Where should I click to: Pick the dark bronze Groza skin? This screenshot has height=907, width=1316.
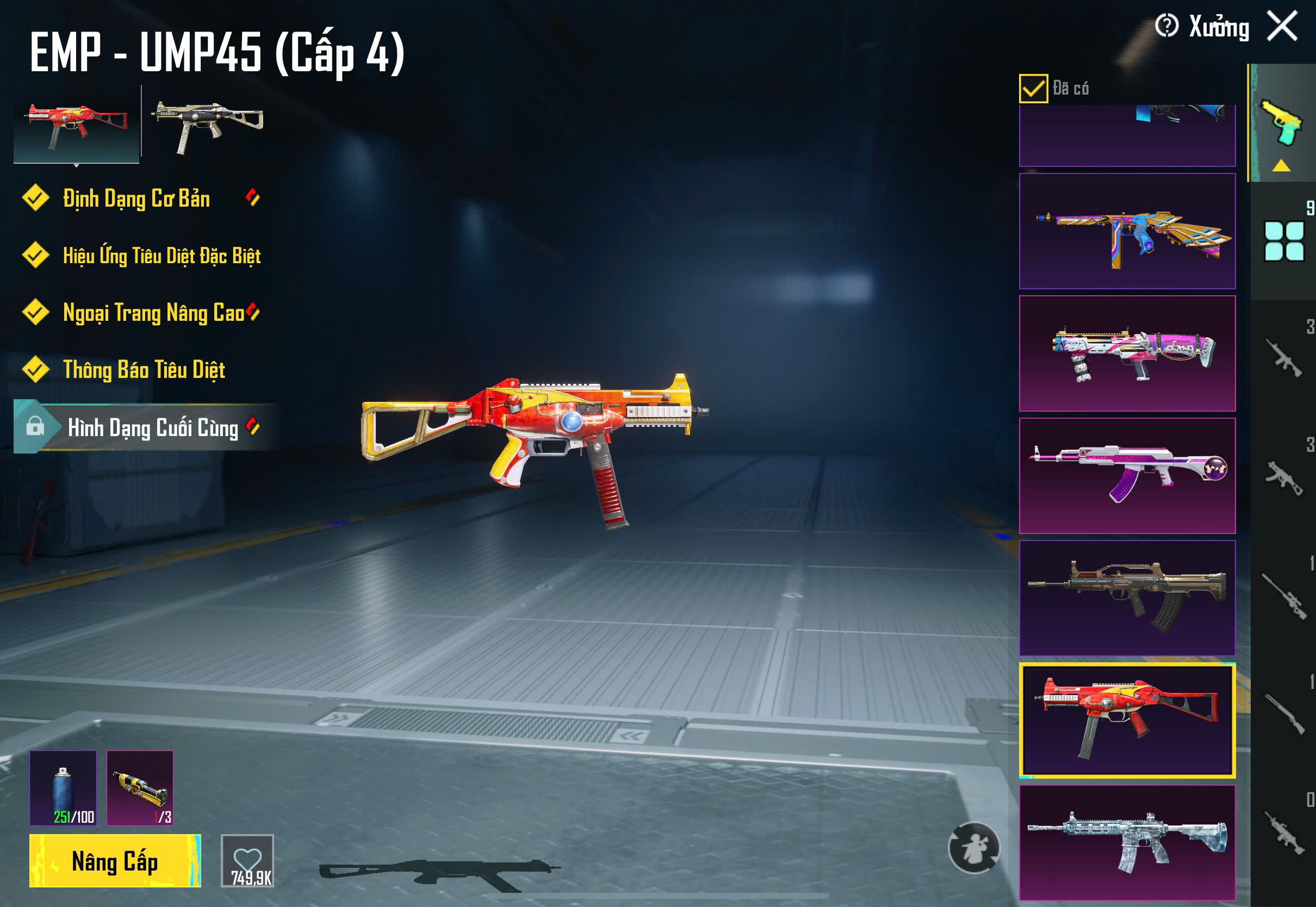[1127, 598]
